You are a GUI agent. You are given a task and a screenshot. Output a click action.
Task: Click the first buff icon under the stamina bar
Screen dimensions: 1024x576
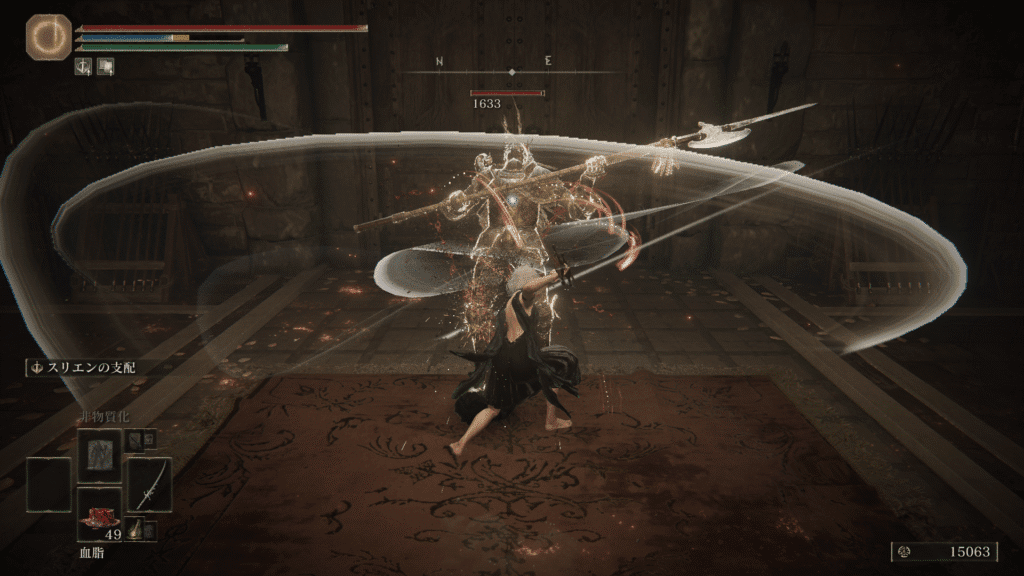tap(84, 66)
